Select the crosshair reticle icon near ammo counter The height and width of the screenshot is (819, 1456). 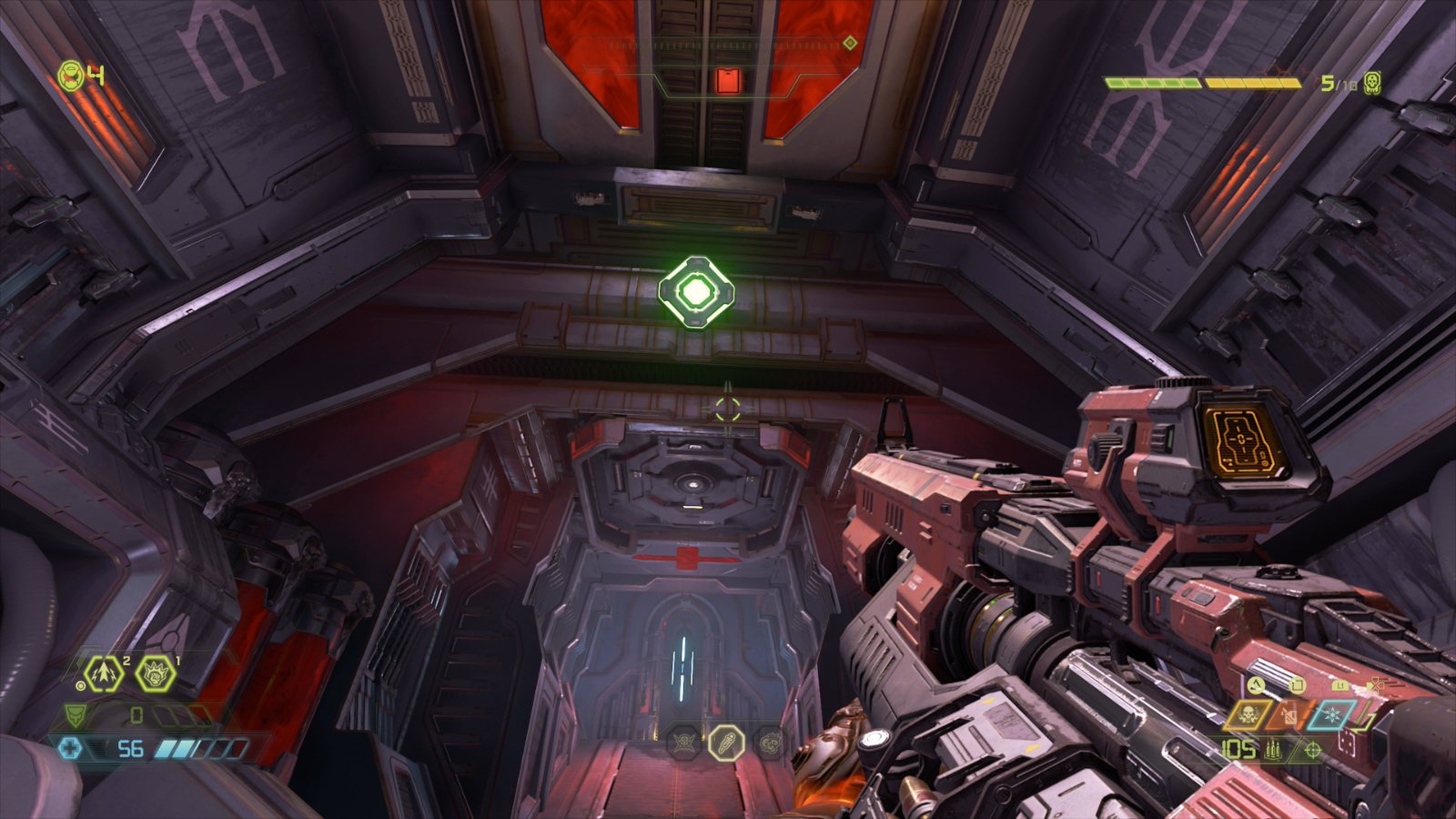[x=1312, y=751]
